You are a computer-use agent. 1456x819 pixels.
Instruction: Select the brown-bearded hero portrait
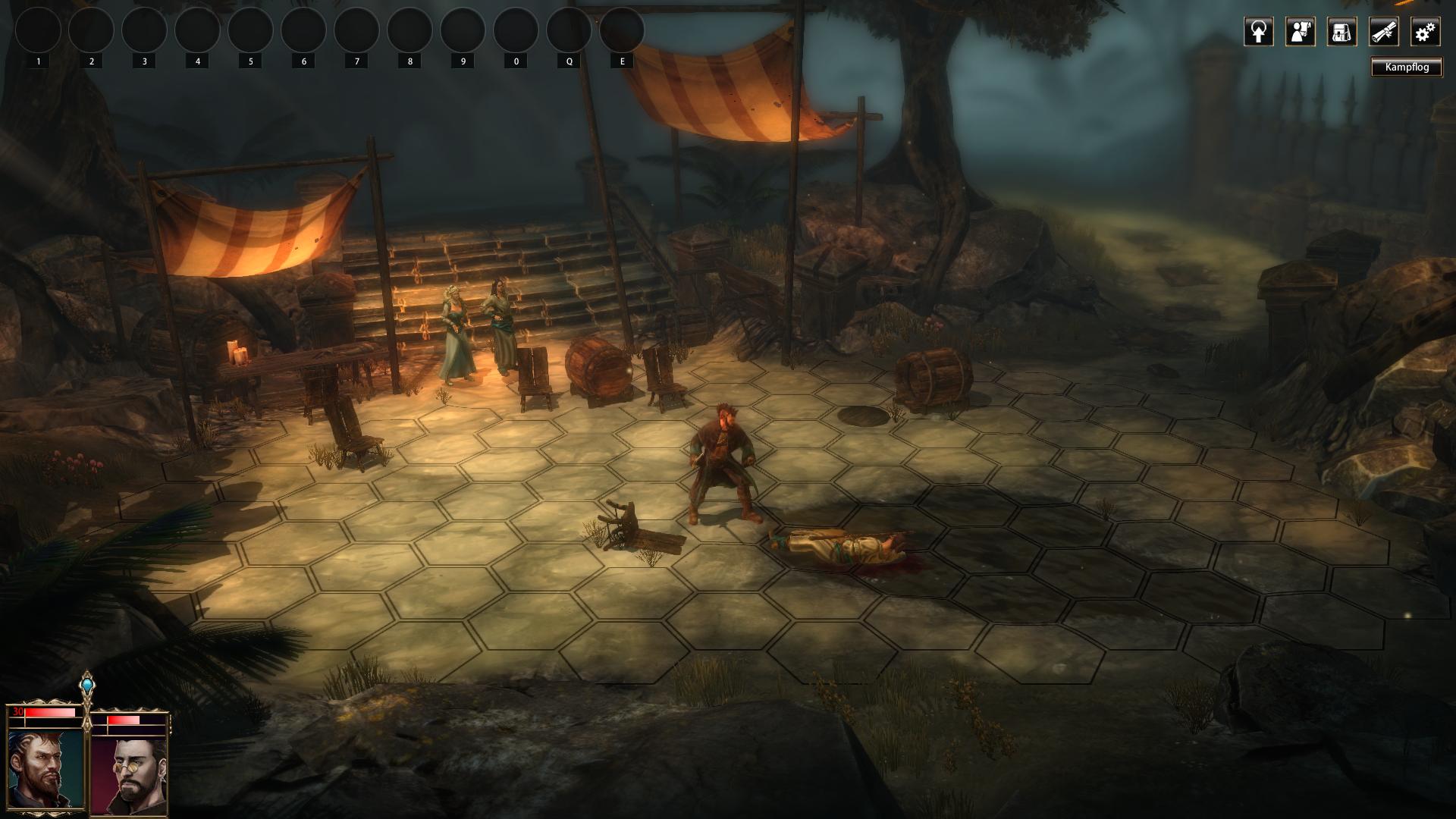(45, 770)
